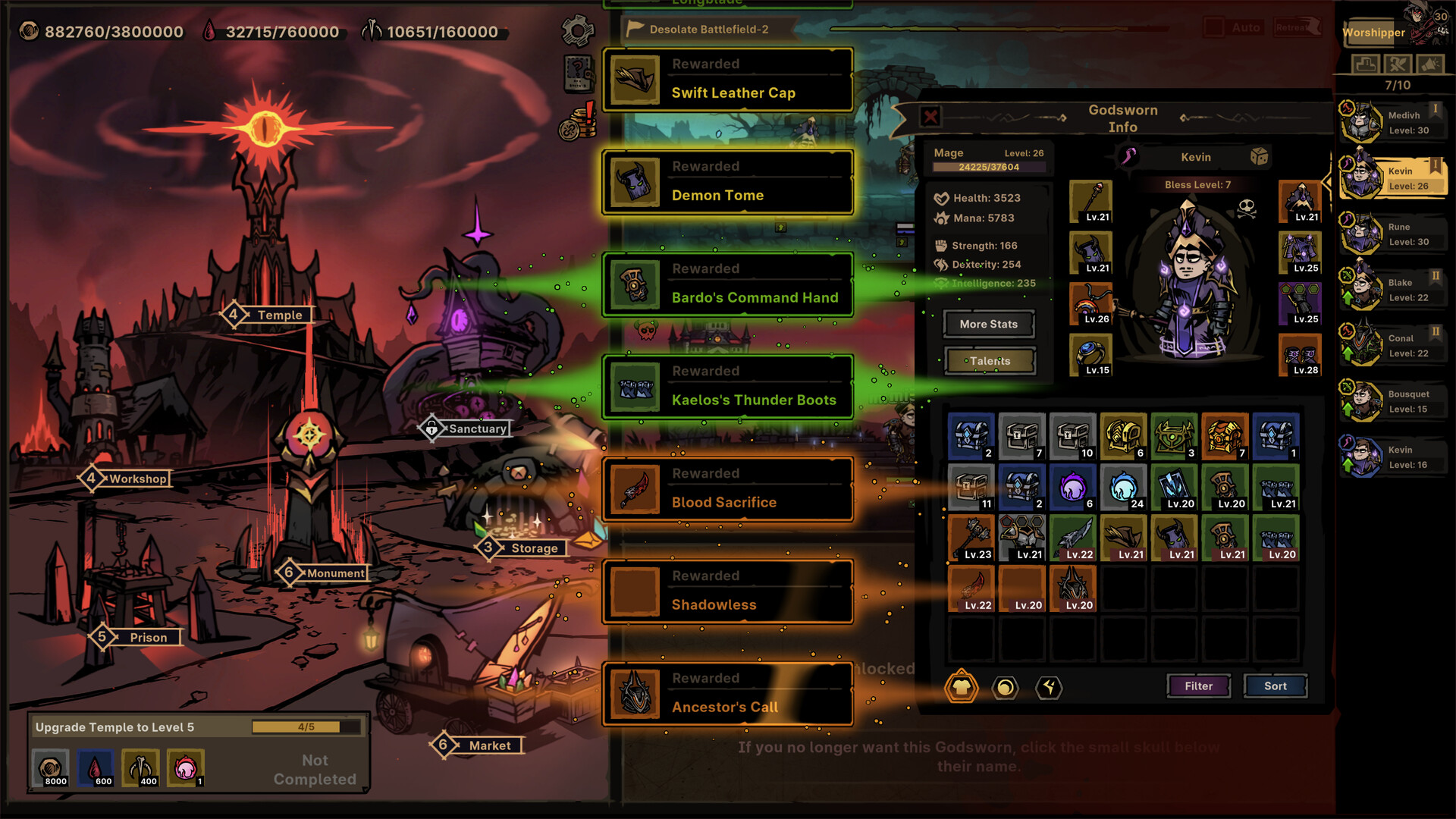Screen dimensions: 1456x819
Task: Click the dice icon beside Kevin's name
Action: 1260,158
